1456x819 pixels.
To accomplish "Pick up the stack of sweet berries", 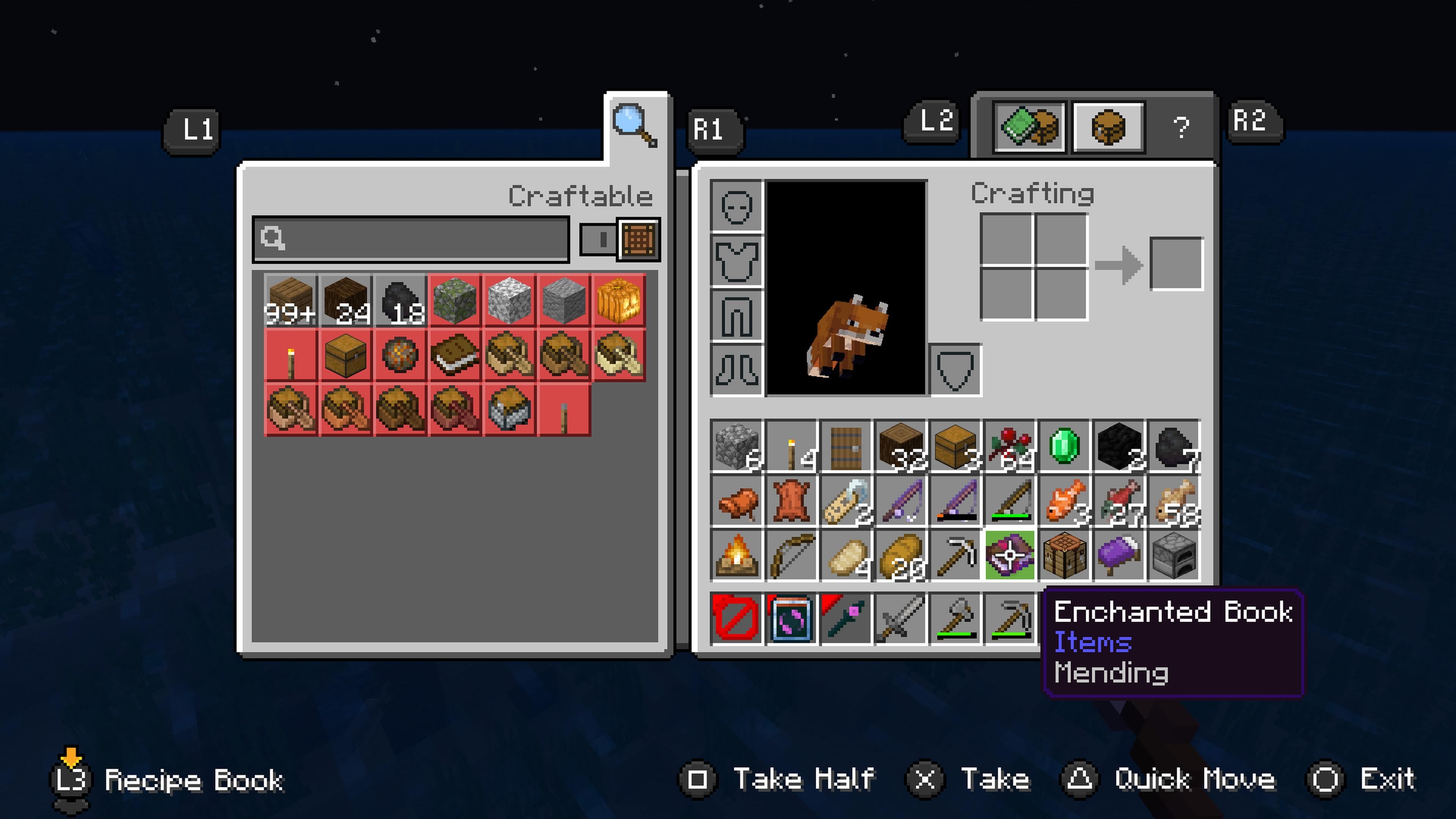I will coord(1009,446).
